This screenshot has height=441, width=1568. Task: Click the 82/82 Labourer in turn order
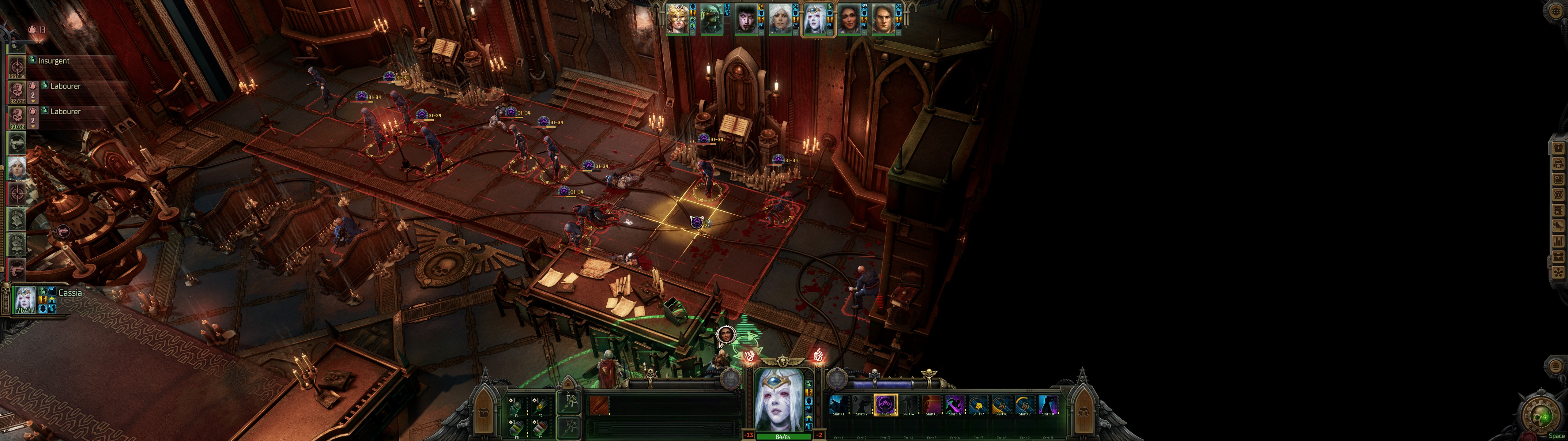point(17,92)
